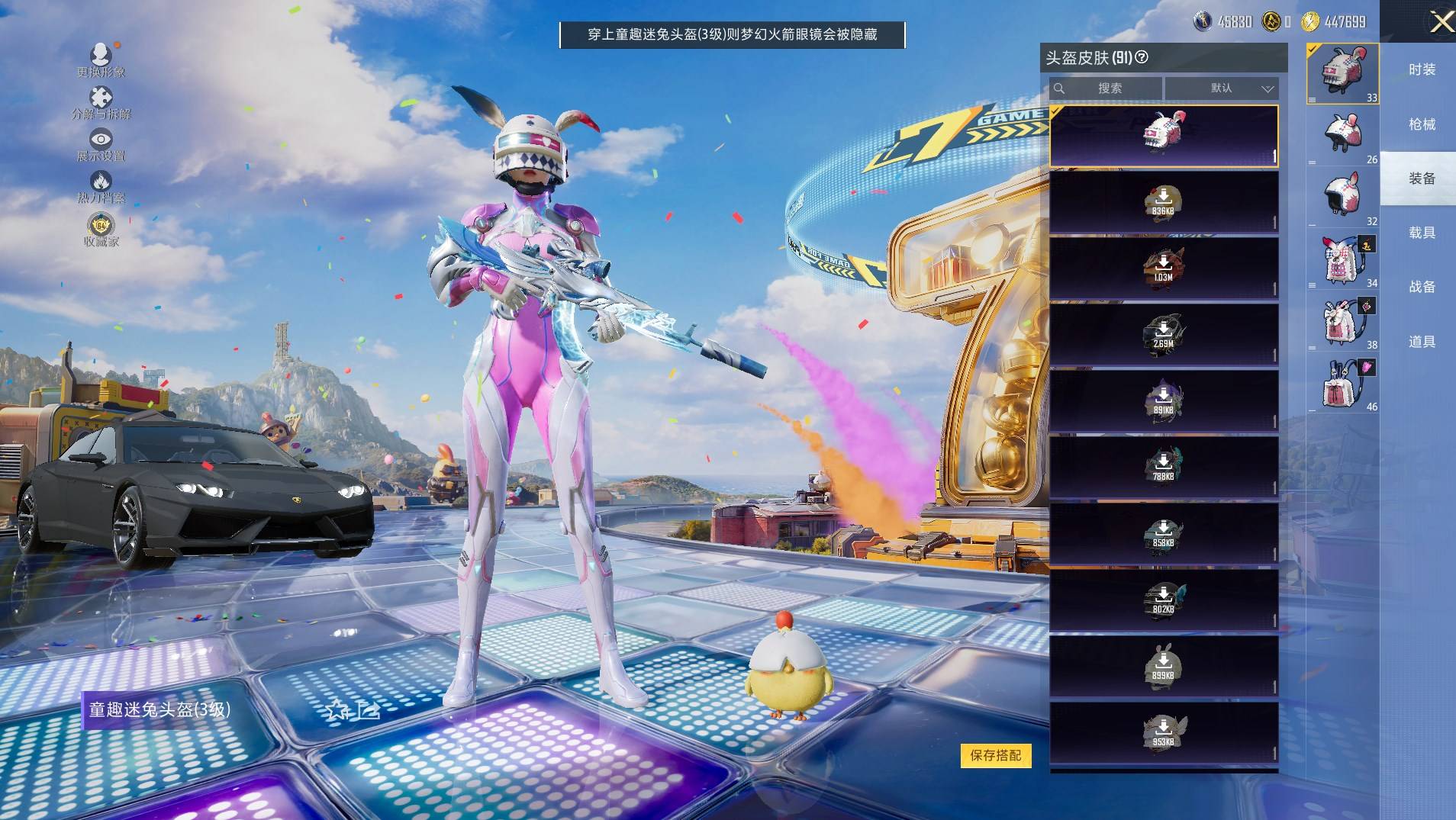Save outfit with 保存搭配 button

point(995,755)
